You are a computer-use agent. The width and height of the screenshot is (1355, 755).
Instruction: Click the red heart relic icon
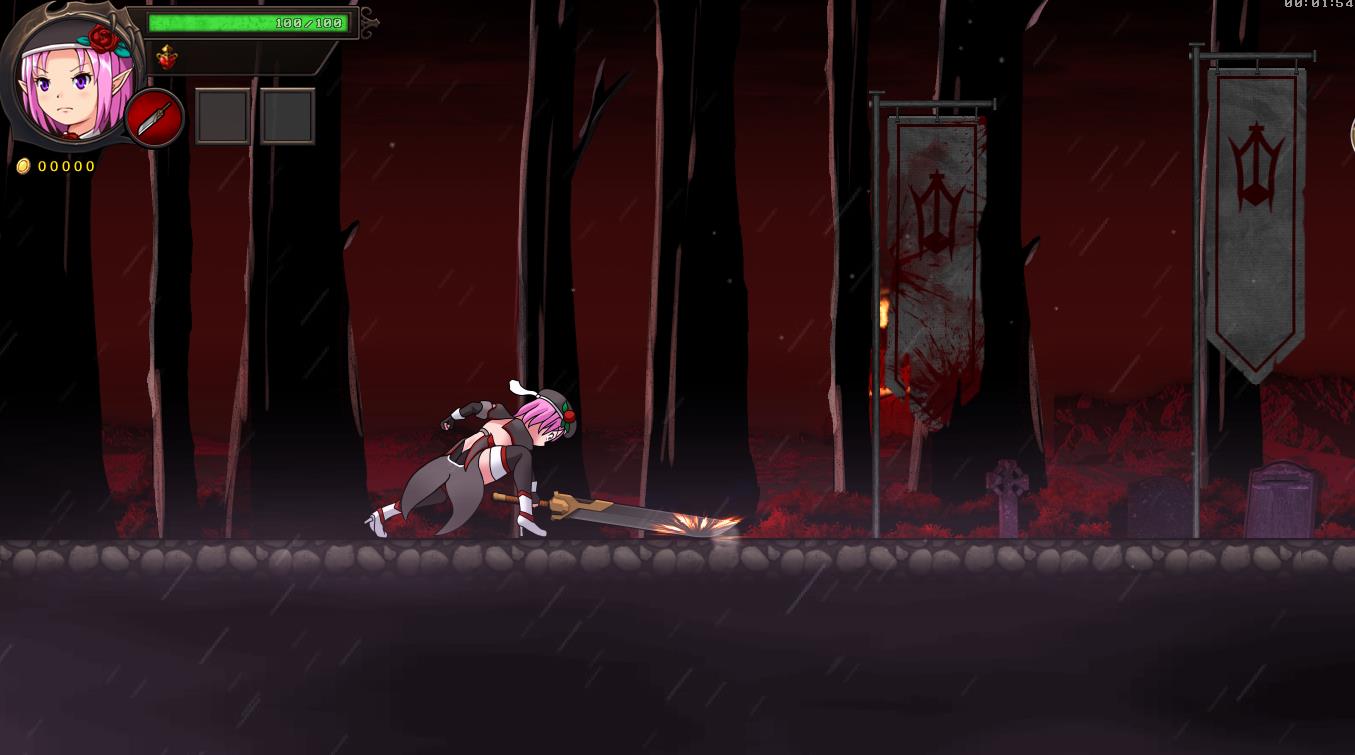[x=167, y=58]
